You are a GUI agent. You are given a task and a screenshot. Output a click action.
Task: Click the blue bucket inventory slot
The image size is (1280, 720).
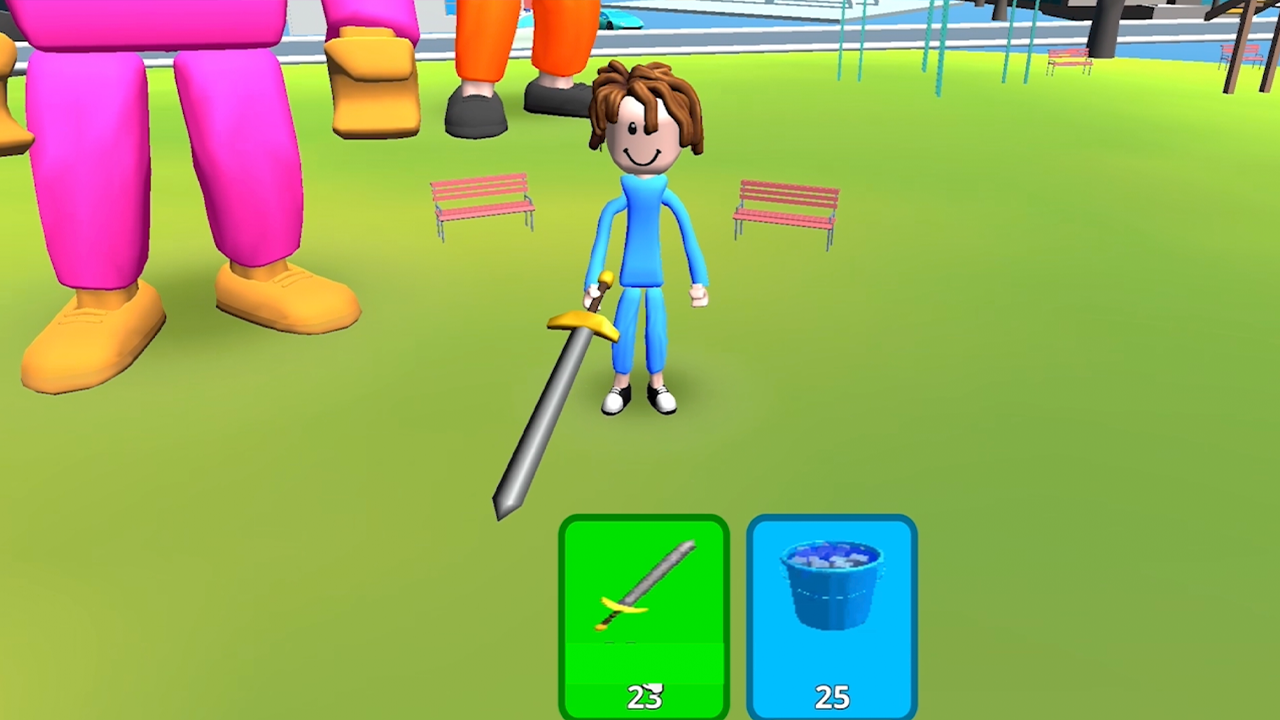click(831, 600)
